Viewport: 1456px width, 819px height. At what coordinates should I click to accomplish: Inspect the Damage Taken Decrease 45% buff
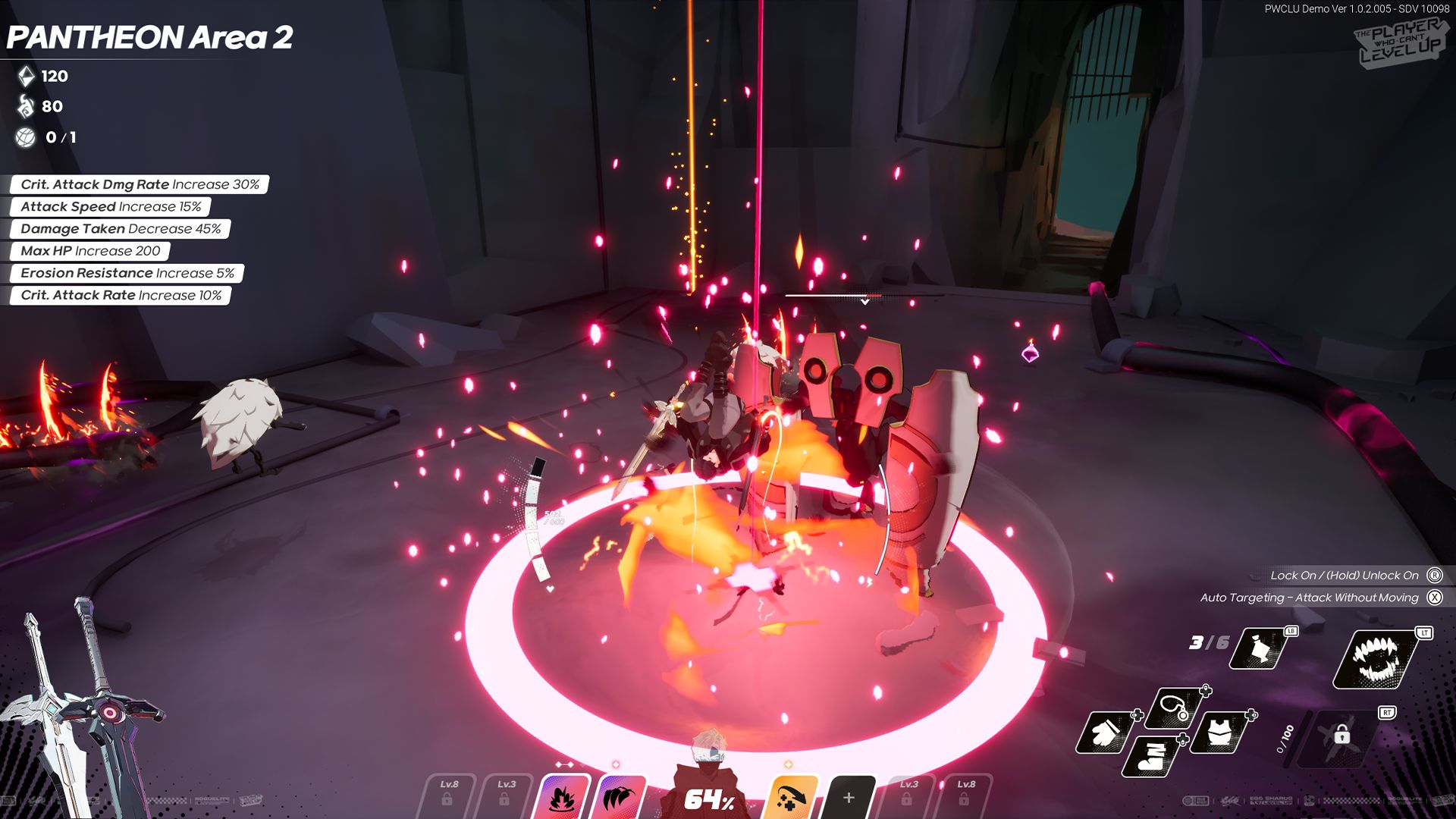[x=121, y=229]
